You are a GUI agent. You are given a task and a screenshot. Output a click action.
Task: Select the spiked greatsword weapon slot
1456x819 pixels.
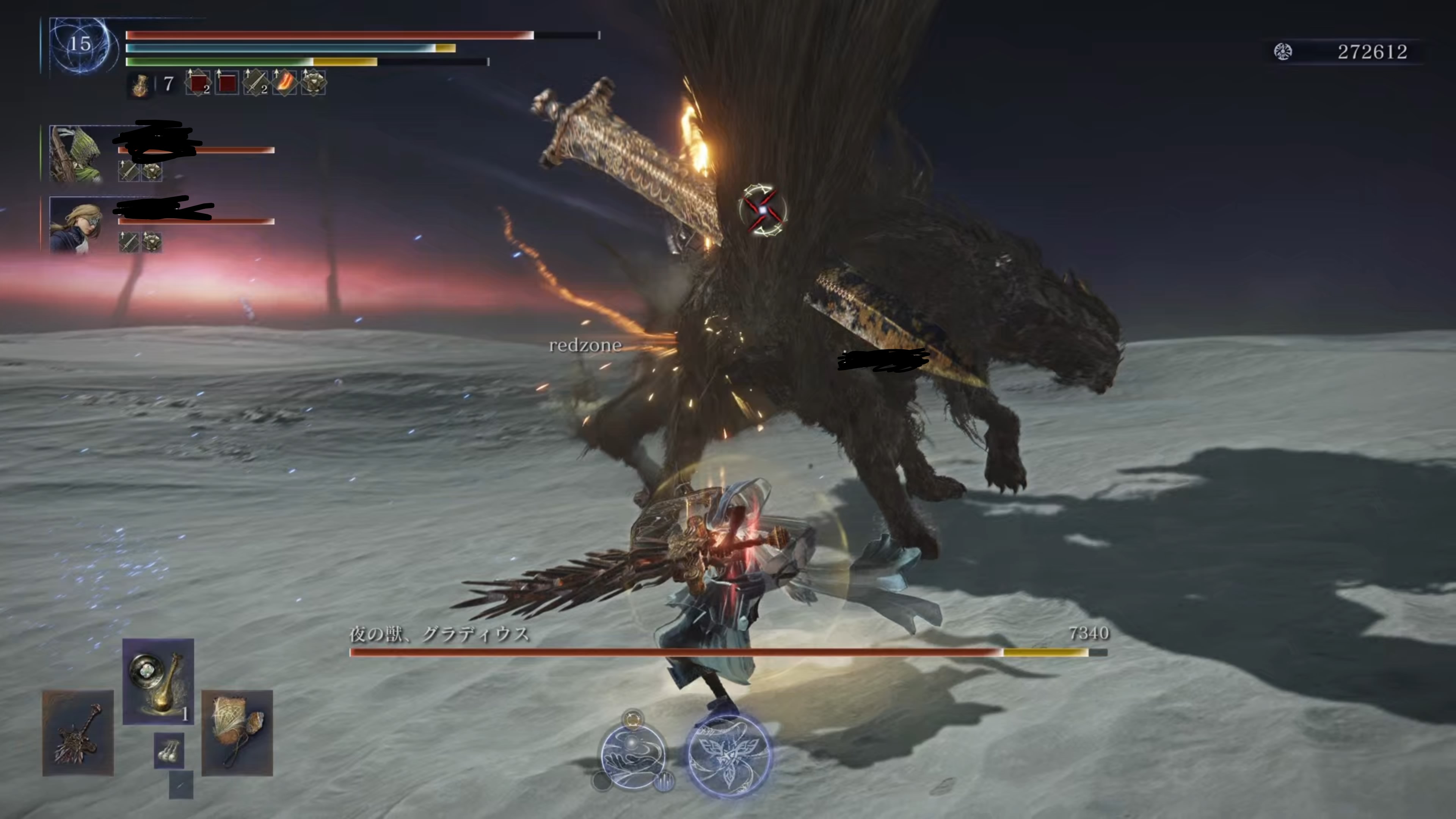tap(78, 733)
